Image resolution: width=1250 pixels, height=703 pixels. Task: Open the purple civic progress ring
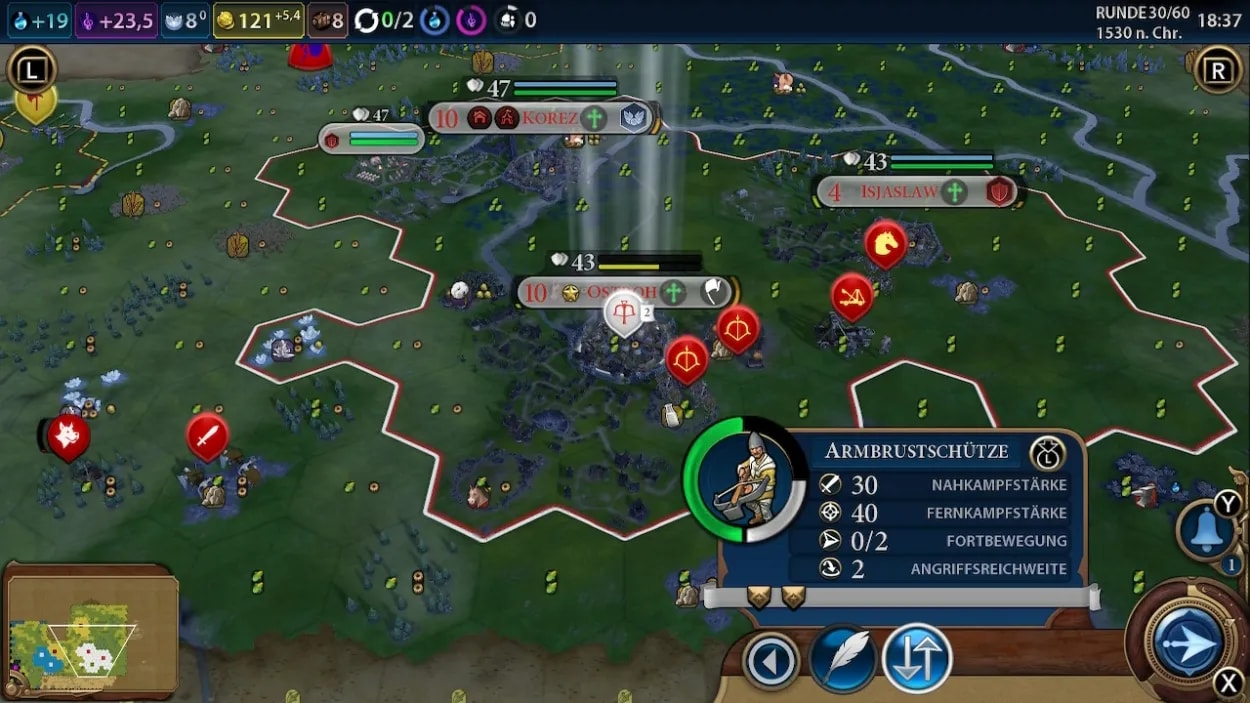point(471,20)
